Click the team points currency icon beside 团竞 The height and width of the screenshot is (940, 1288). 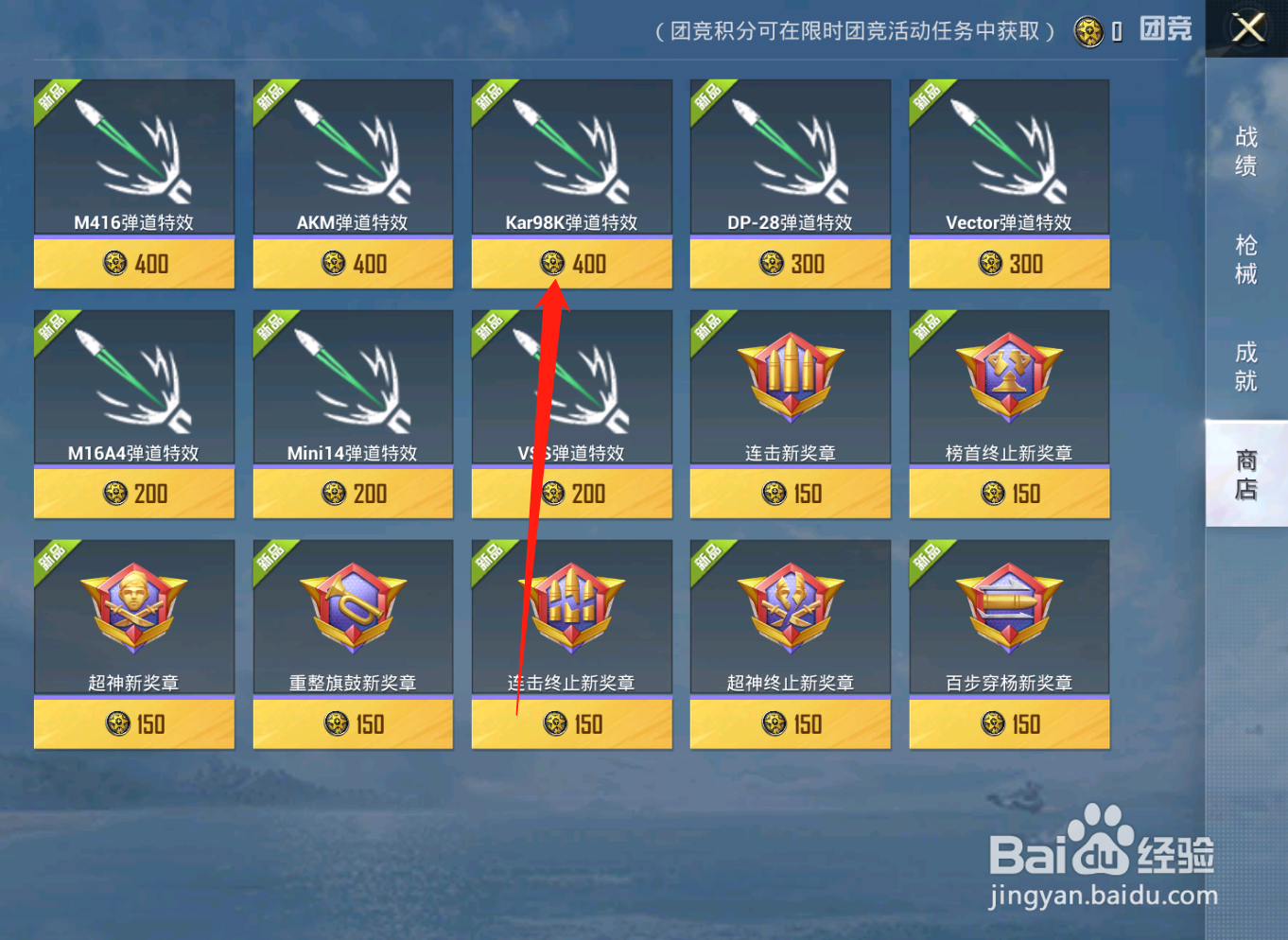[1089, 30]
